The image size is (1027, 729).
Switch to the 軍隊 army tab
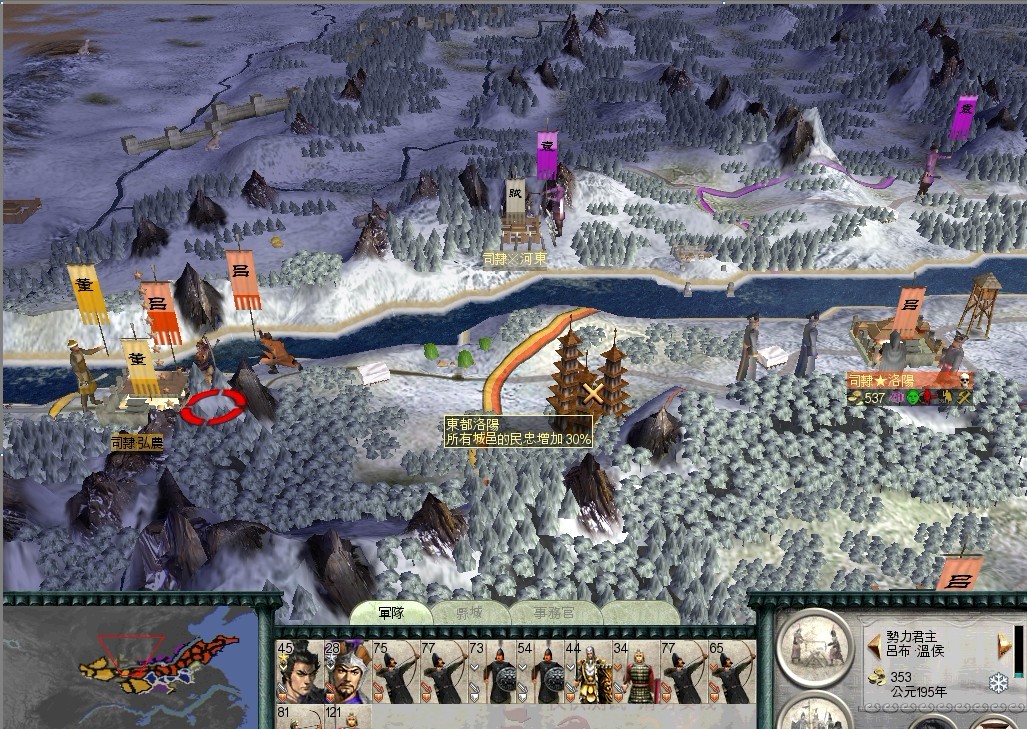click(x=391, y=613)
